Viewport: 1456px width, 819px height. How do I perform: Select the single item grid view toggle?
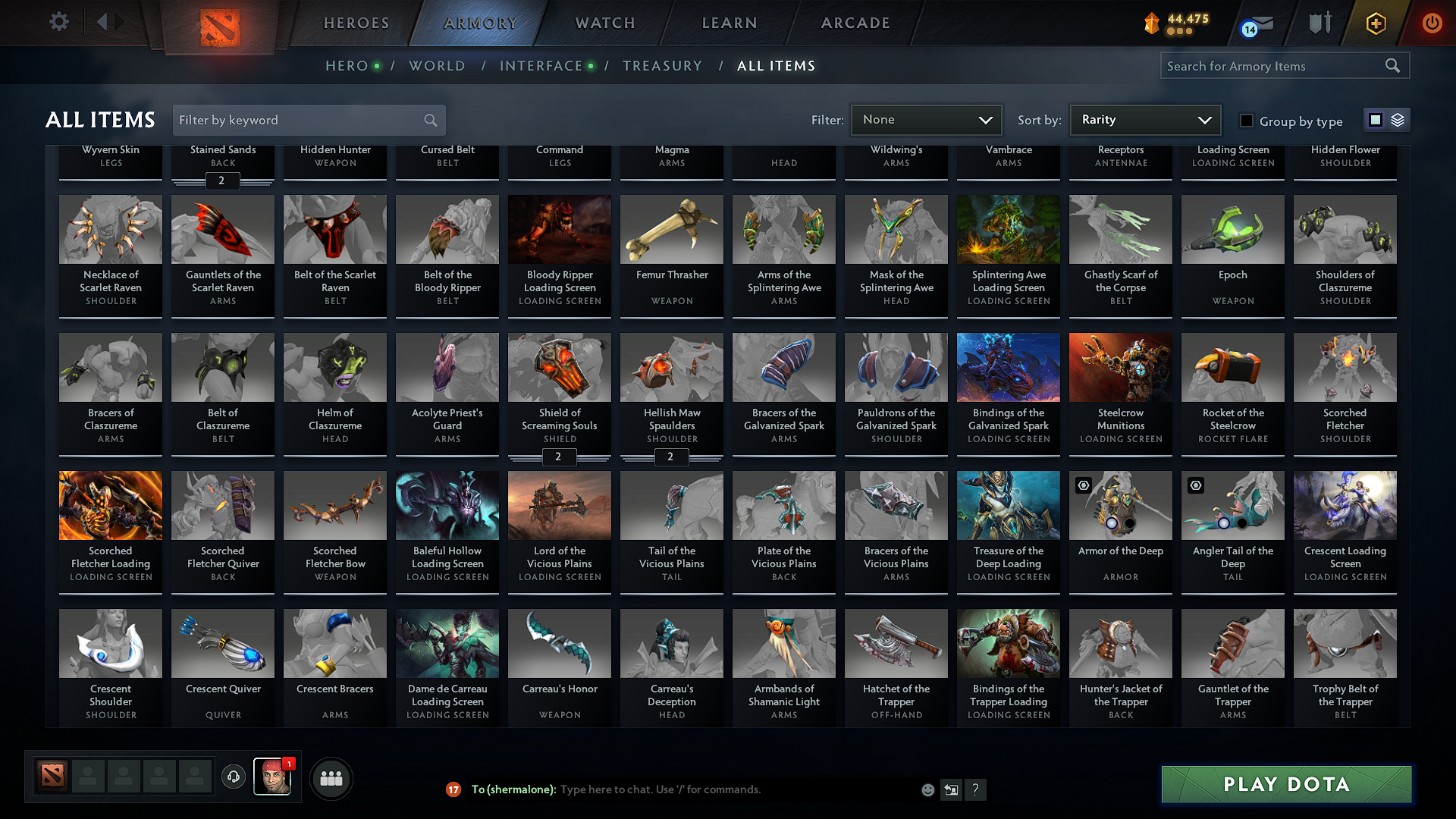(1376, 119)
